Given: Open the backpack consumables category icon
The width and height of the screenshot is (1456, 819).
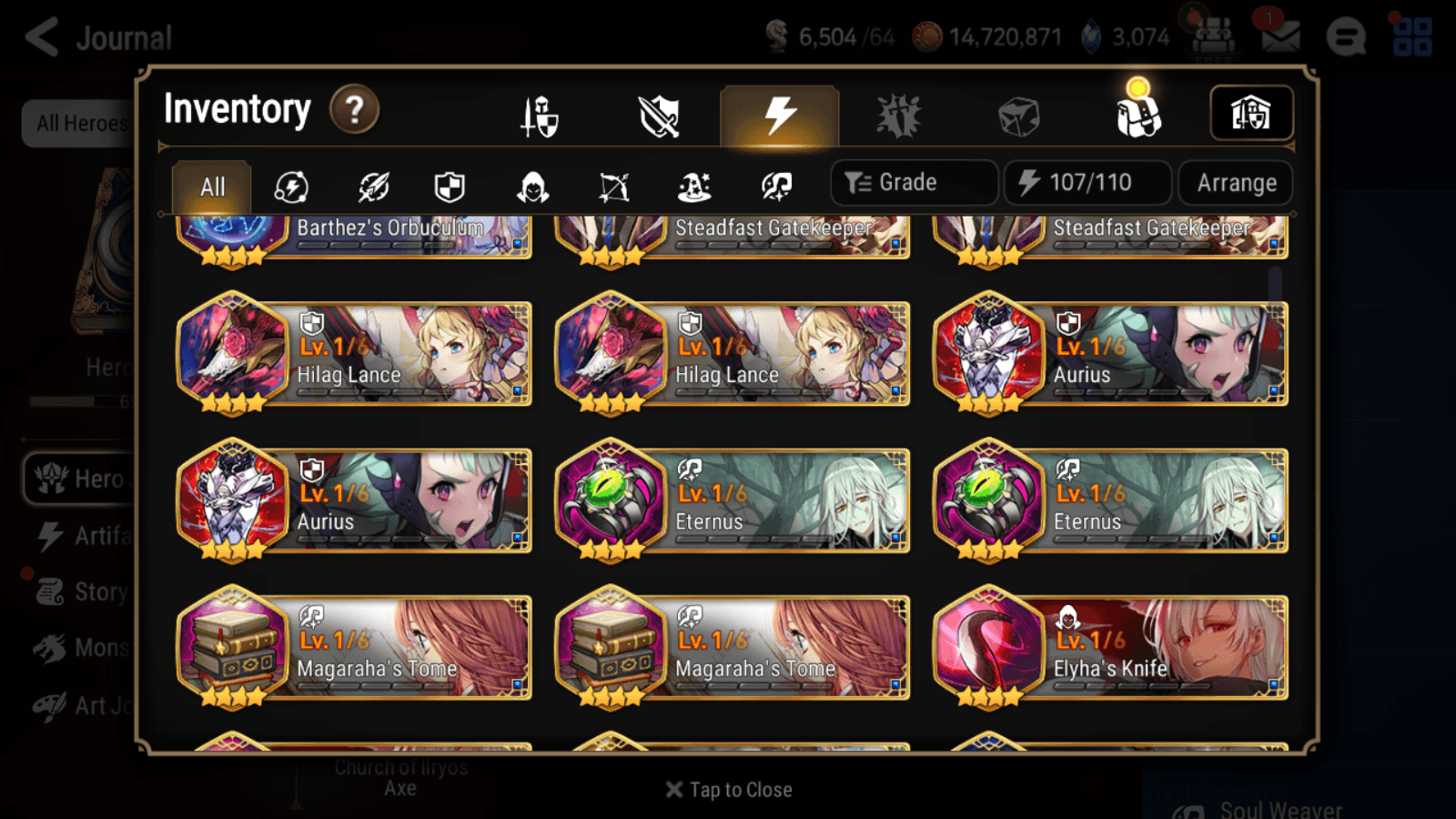Looking at the screenshot, I should point(1140,116).
